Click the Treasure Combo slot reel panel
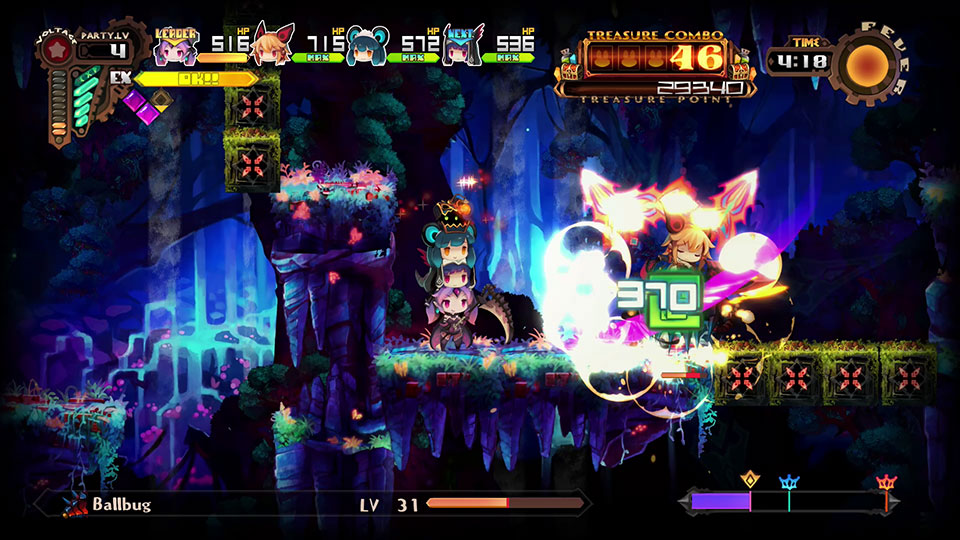The height and width of the screenshot is (540, 960). 655,56
